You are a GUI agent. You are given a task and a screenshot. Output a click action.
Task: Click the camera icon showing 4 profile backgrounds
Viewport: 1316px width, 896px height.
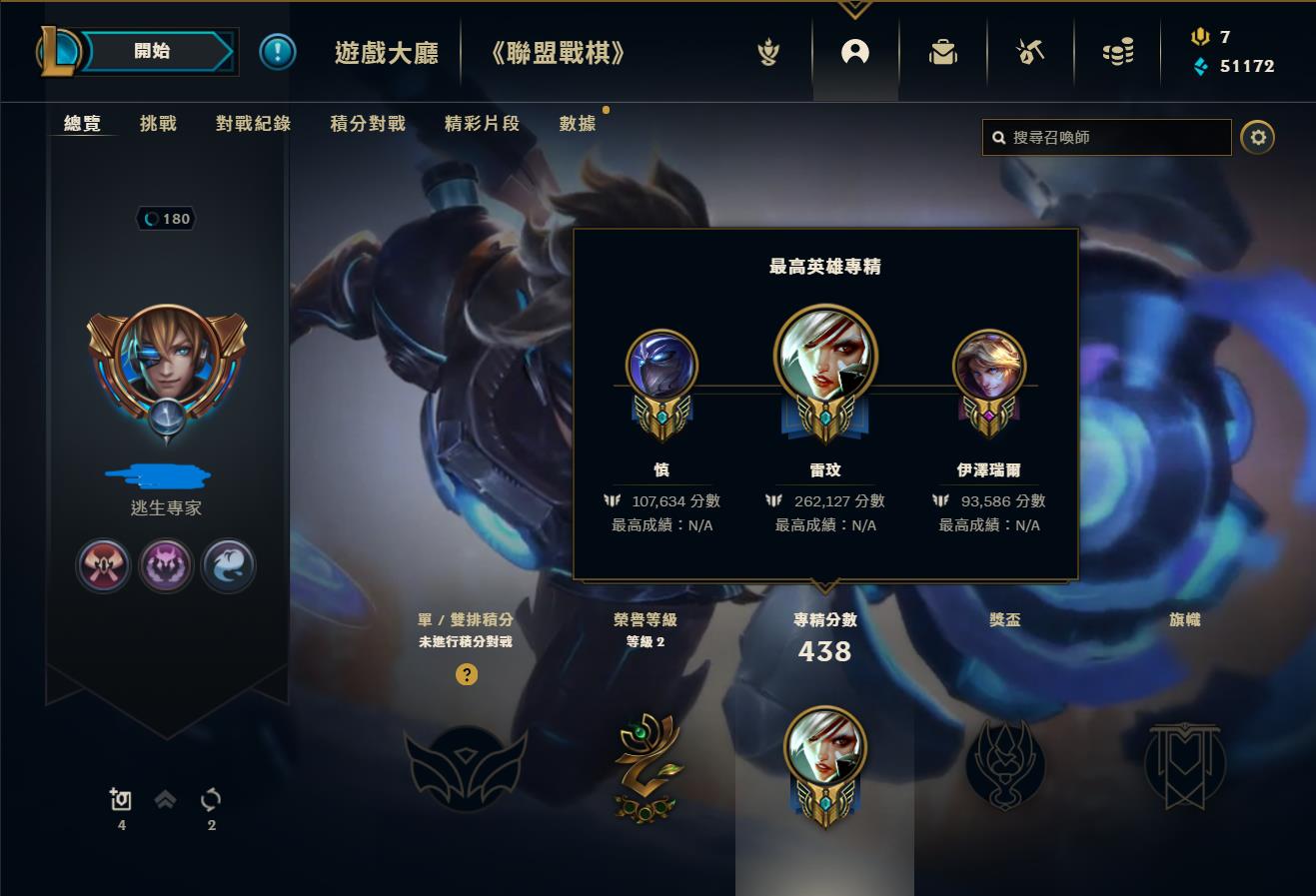[x=121, y=799]
